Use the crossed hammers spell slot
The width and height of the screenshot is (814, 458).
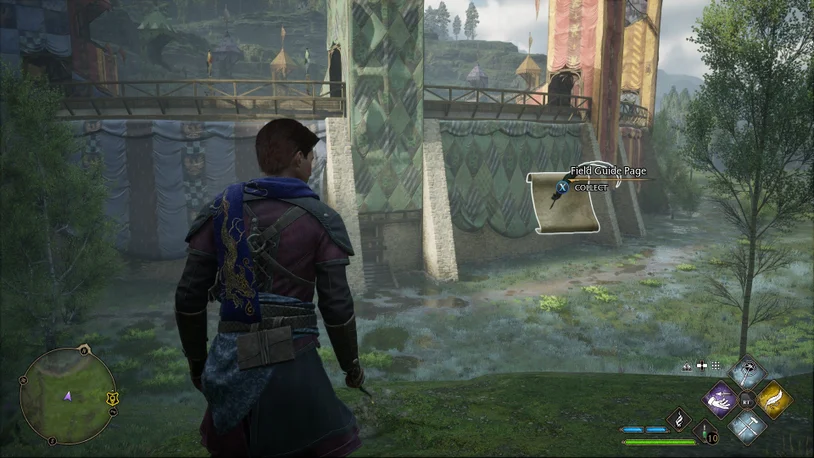point(747,426)
